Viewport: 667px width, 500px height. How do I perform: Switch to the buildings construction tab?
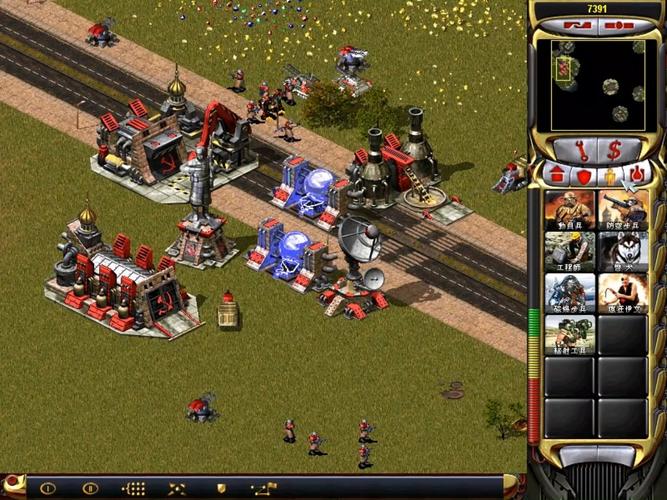pyautogui.click(x=557, y=176)
